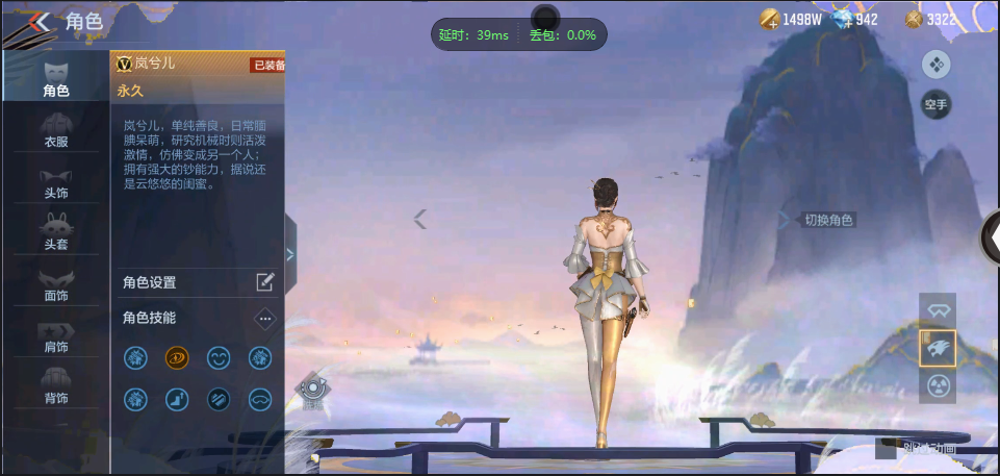Select the smiley face skill icon

pos(218,357)
